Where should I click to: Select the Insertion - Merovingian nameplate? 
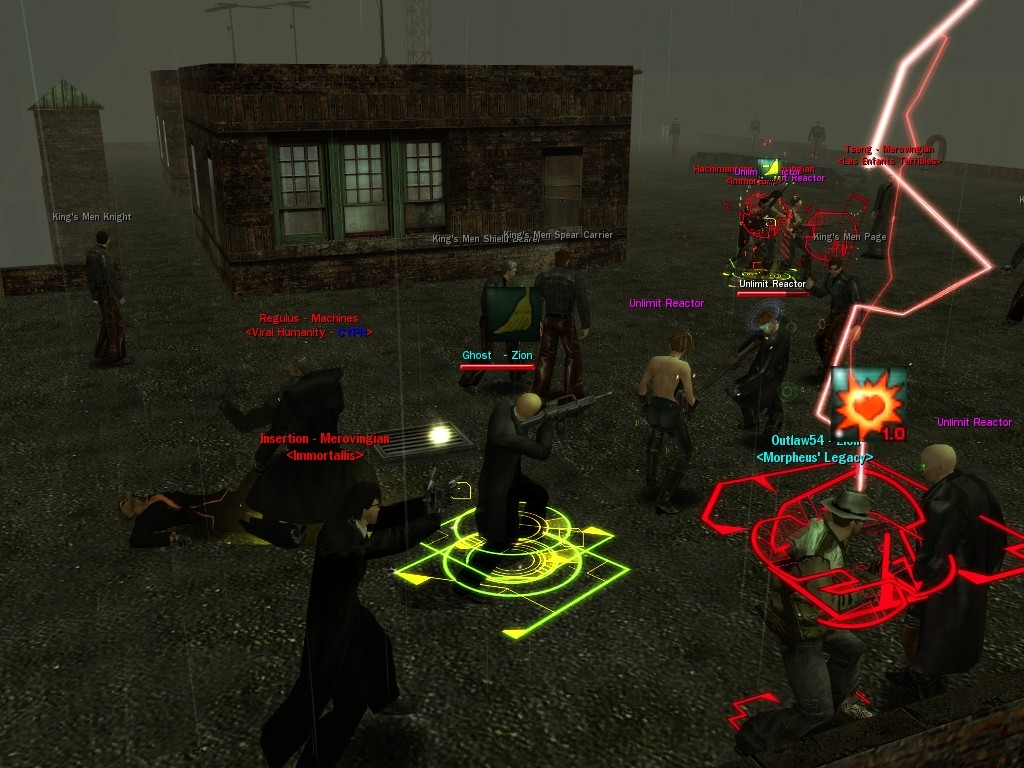pyautogui.click(x=324, y=439)
